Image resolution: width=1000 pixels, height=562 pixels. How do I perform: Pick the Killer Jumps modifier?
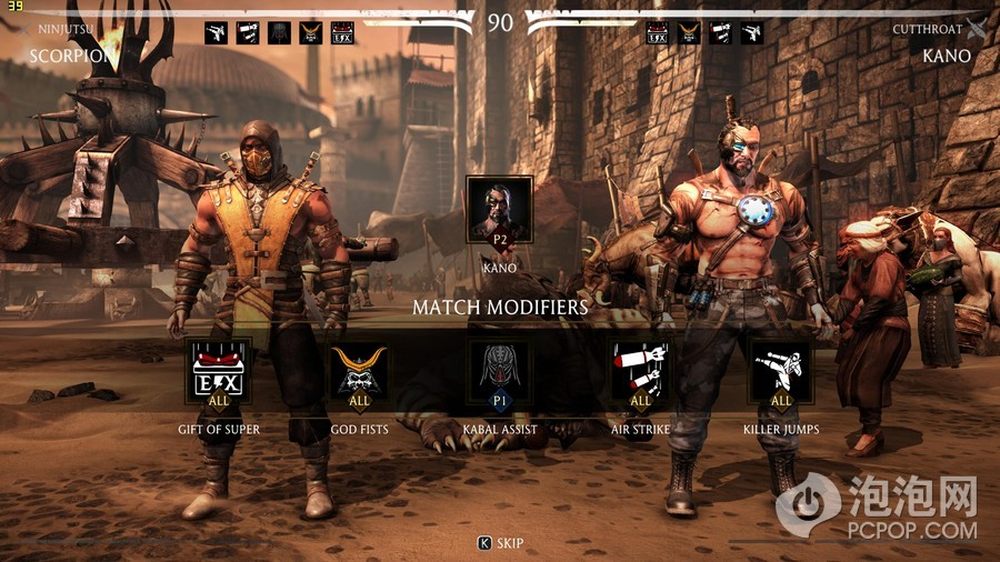point(781,375)
